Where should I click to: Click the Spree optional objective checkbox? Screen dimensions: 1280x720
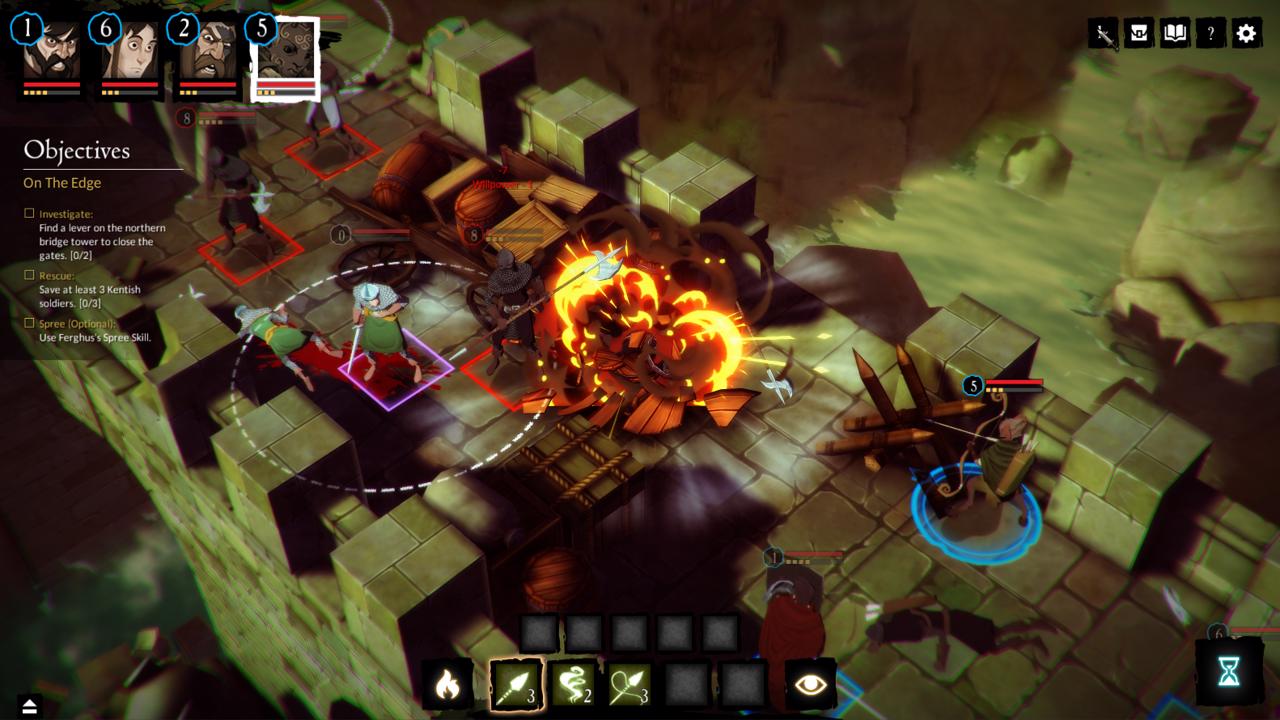click(x=30, y=323)
